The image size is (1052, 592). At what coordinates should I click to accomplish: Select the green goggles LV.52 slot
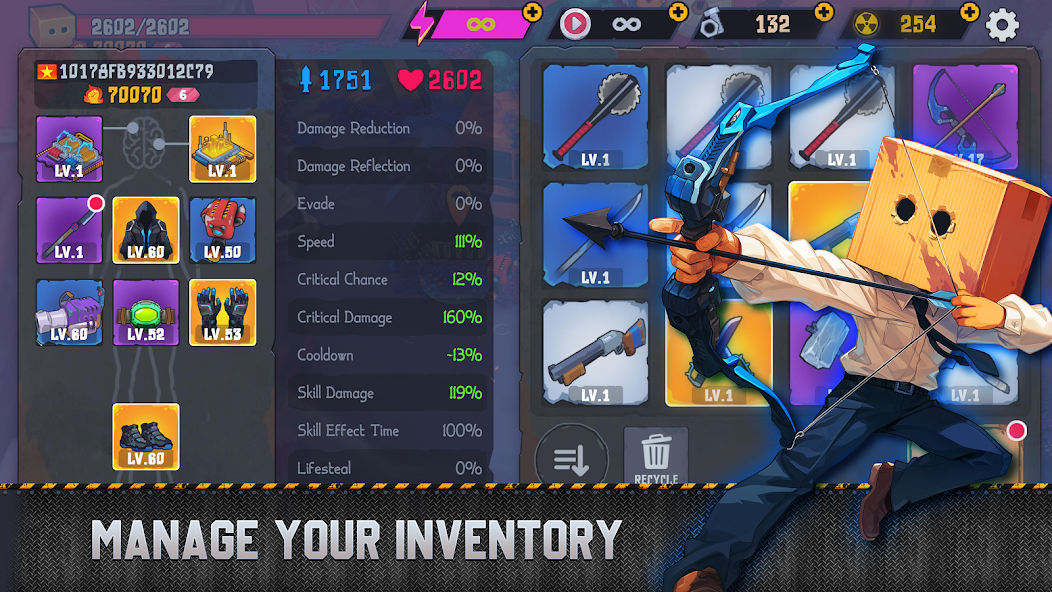point(146,312)
